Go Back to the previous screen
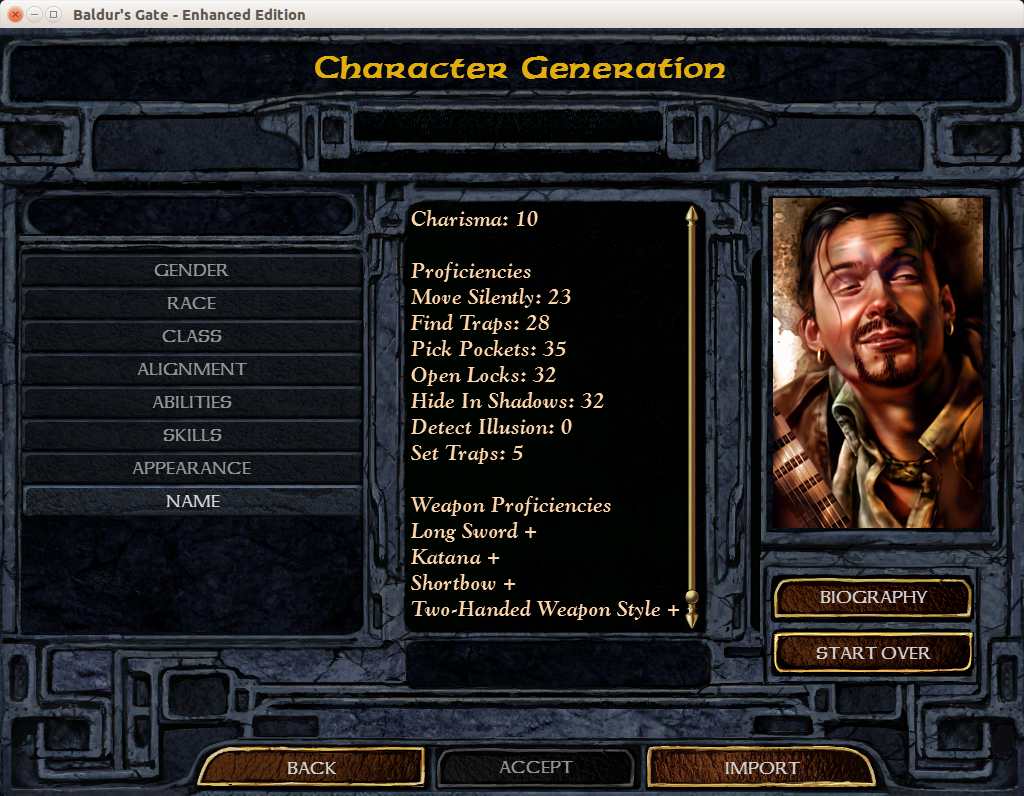 tap(311, 768)
